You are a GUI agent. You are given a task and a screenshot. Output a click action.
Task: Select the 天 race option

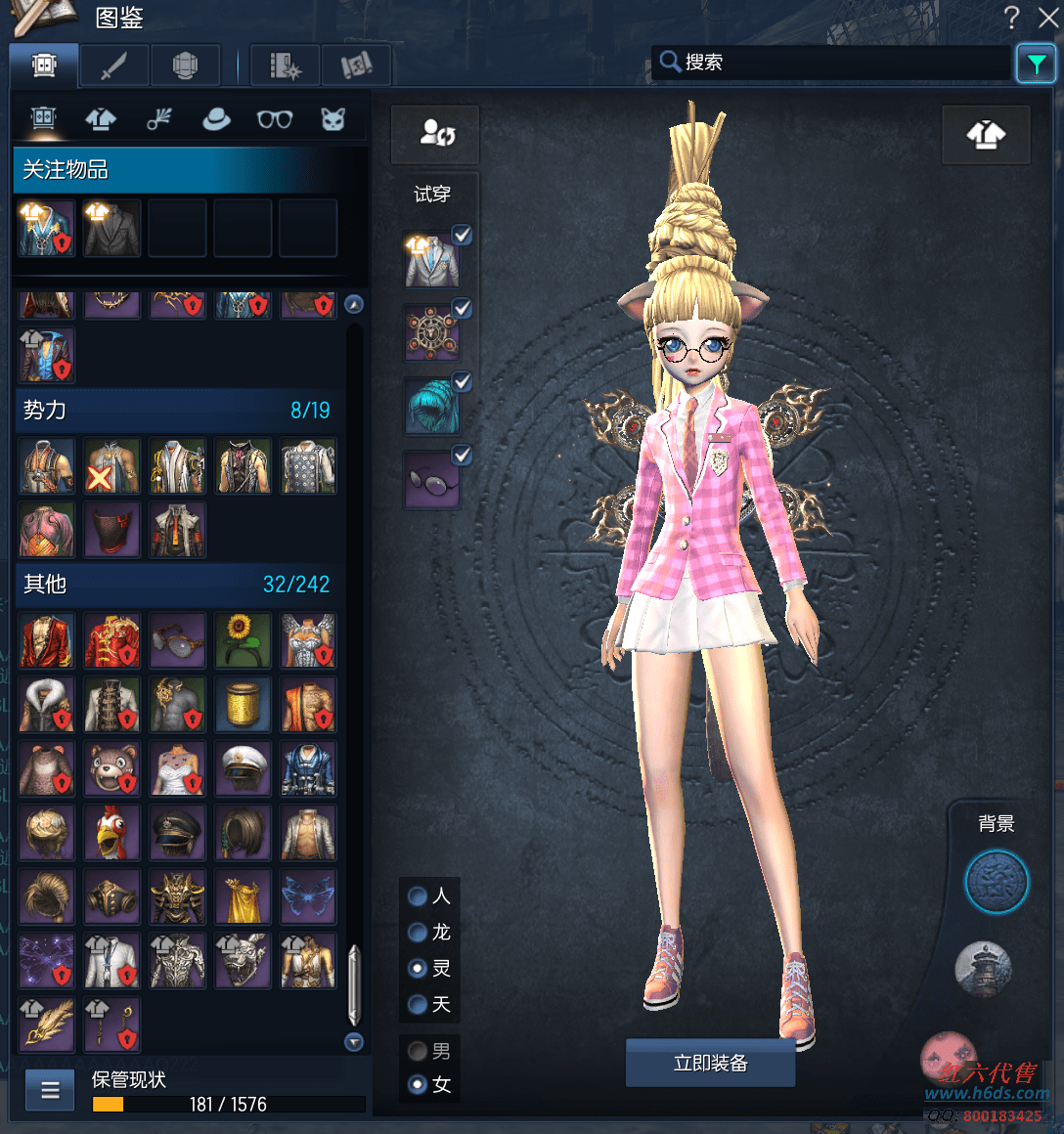418,1004
